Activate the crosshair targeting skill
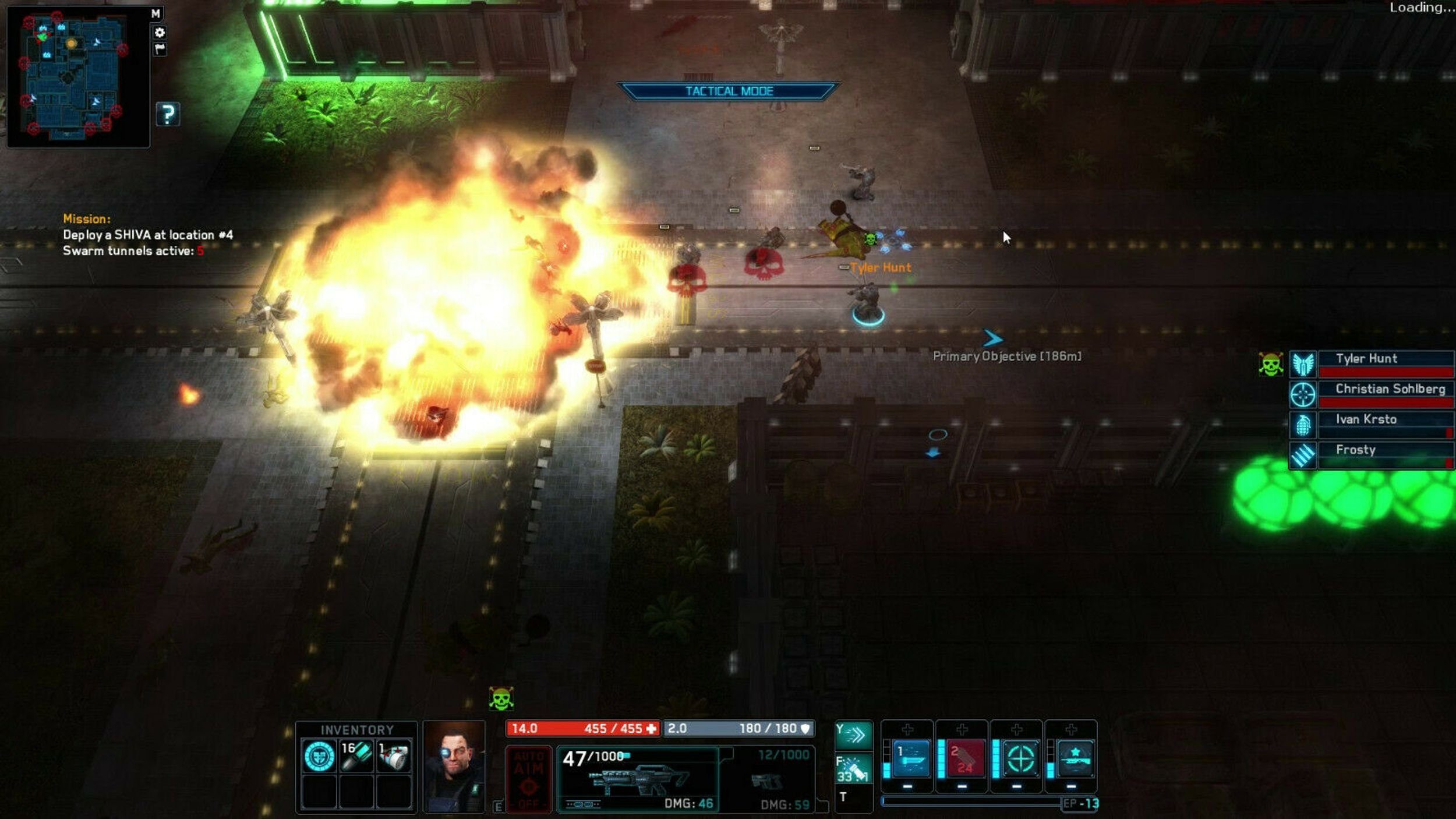The height and width of the screenshot is (819, 1456). click(1020, 758)
